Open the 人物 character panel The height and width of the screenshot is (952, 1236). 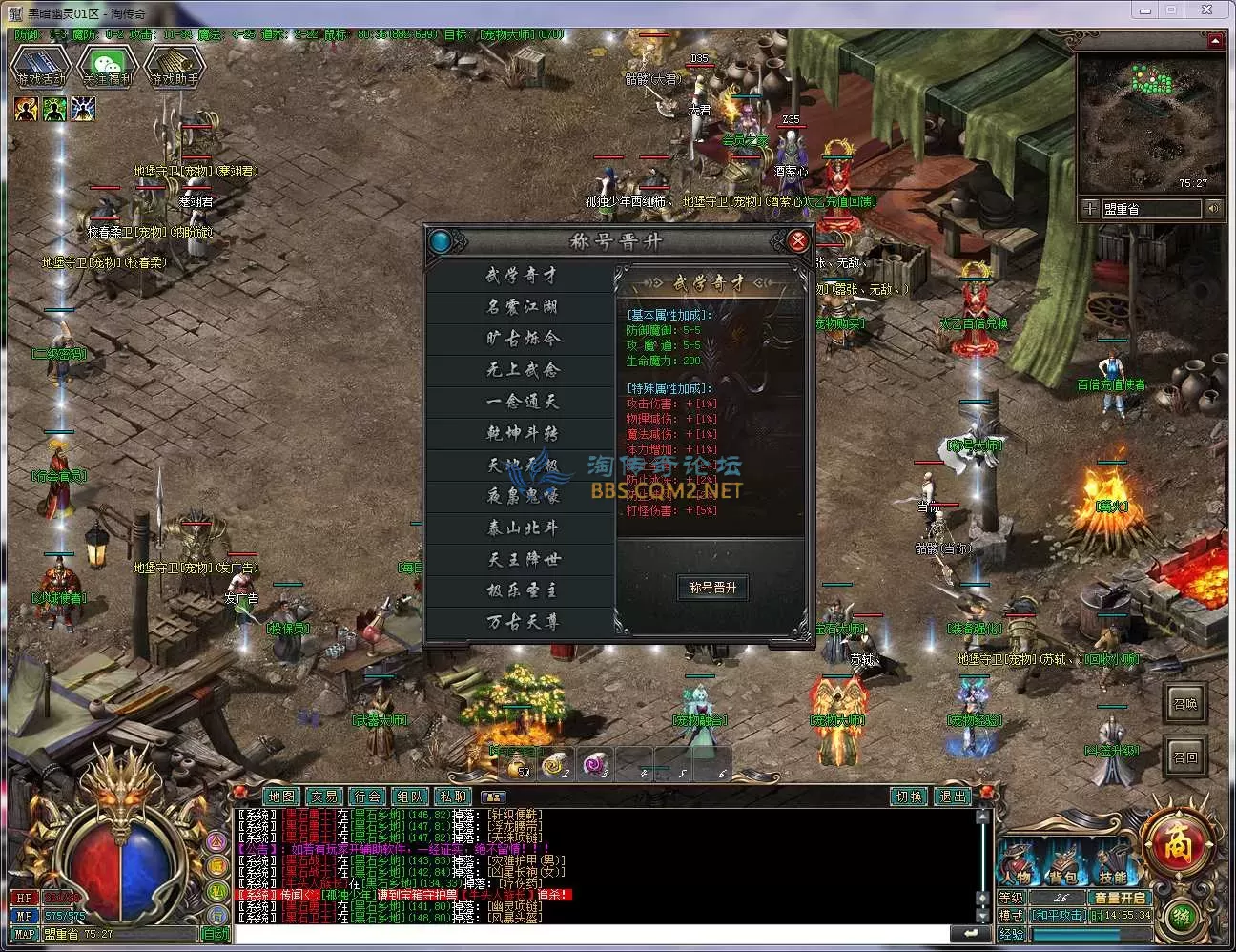[1017, 866]
